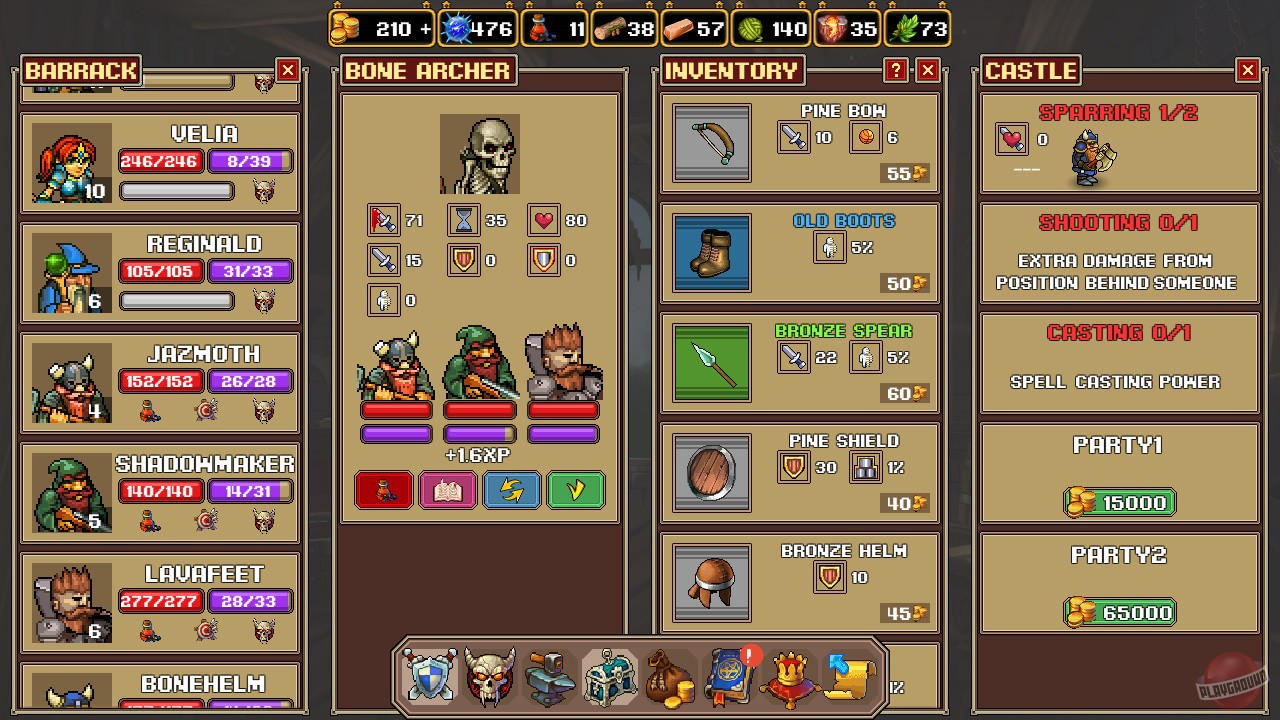The image size is (1280, 720).
Task: Click the Party2 65000 gold reward
Action: point(1119,612)
